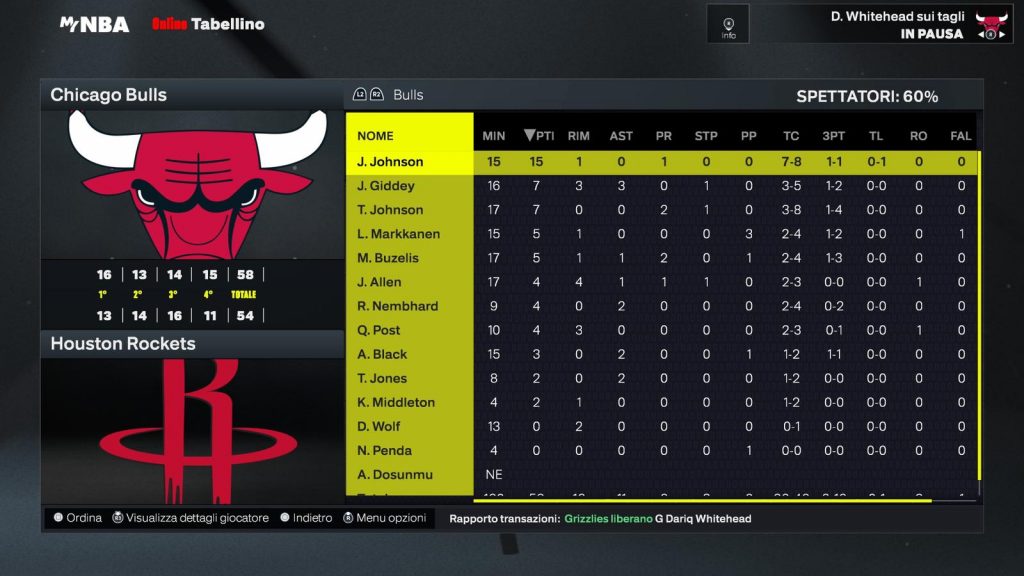Choose the K. Middleton row
The image size is (1024, 576).
[396, 402]
